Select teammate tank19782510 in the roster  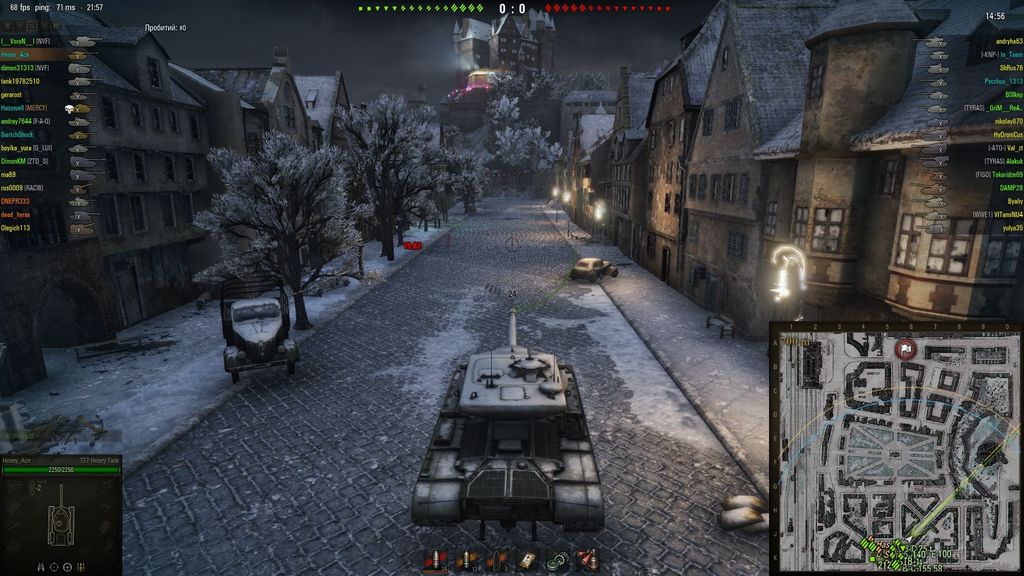(x=22, y=81)
